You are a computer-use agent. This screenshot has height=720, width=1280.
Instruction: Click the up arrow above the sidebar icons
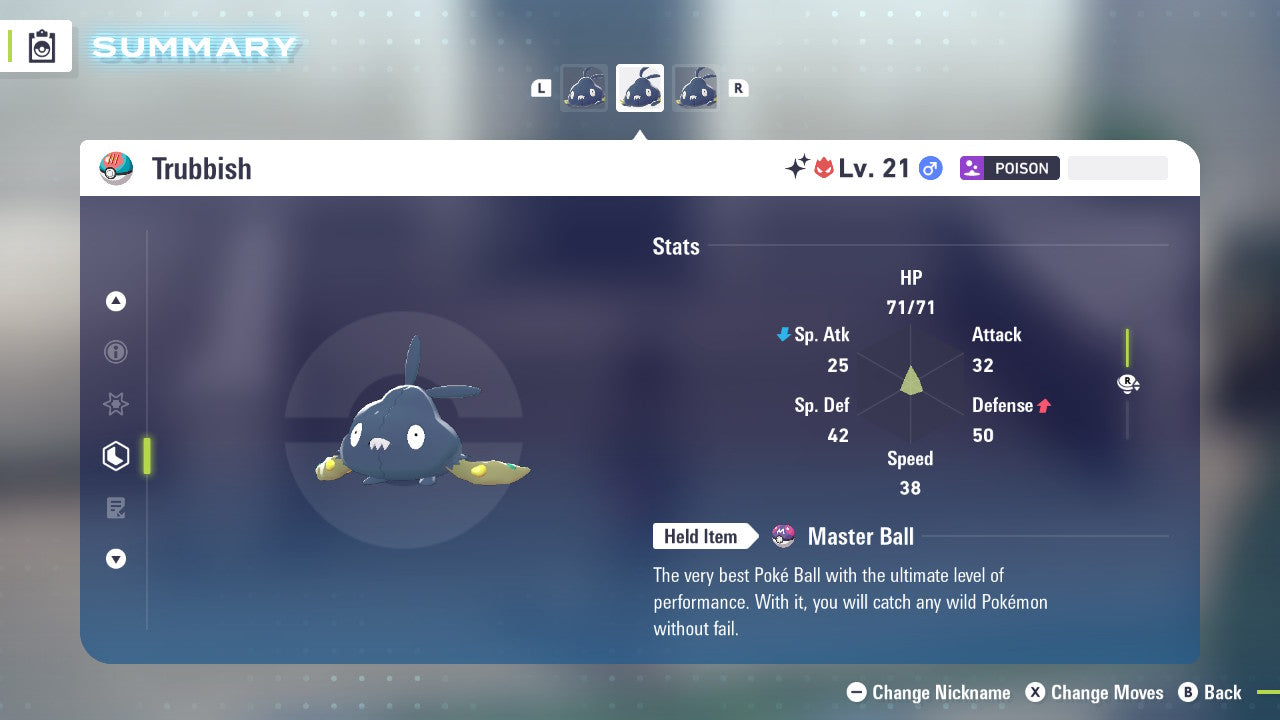(116, 301)
